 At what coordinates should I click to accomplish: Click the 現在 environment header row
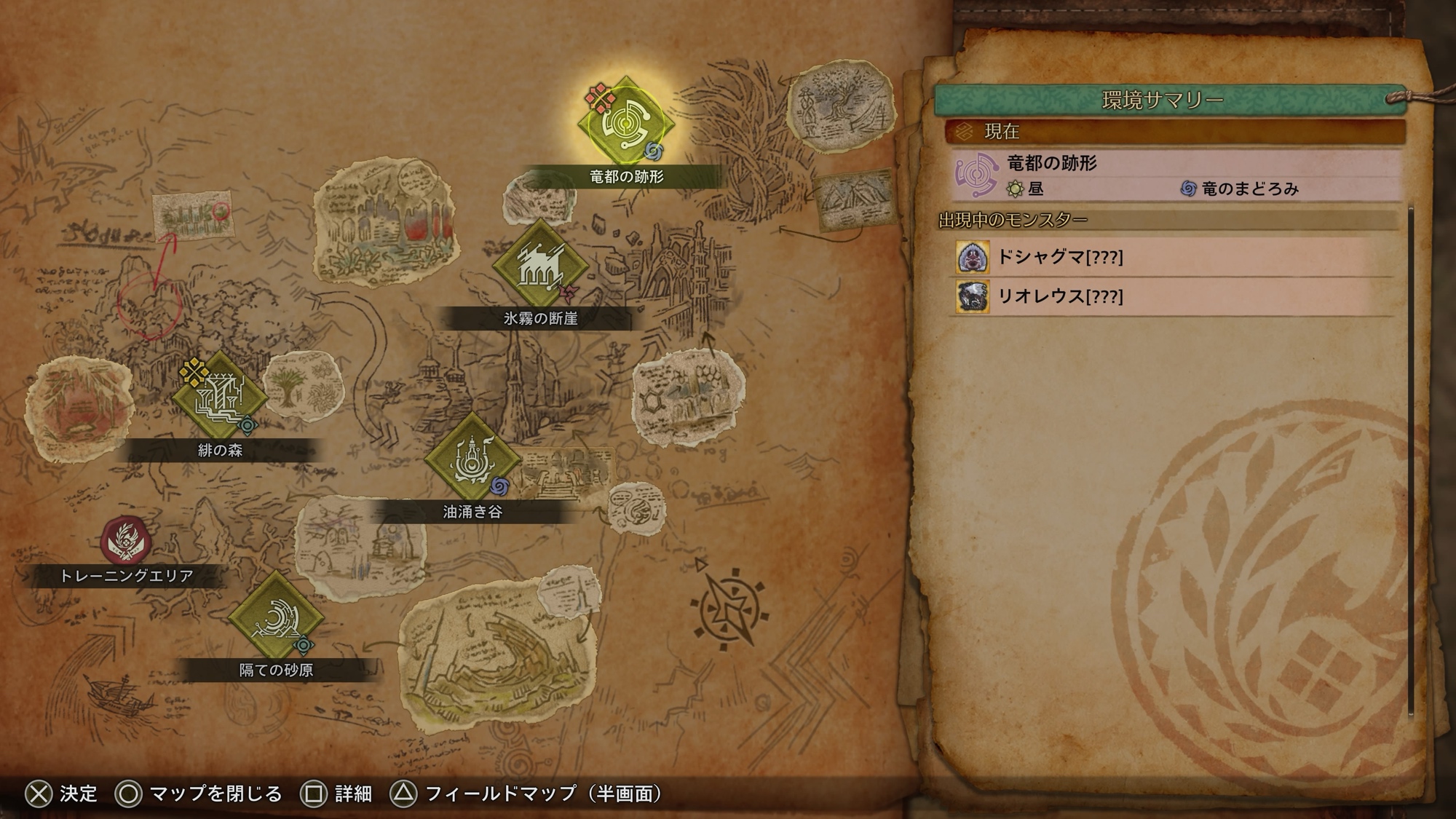1174,132
